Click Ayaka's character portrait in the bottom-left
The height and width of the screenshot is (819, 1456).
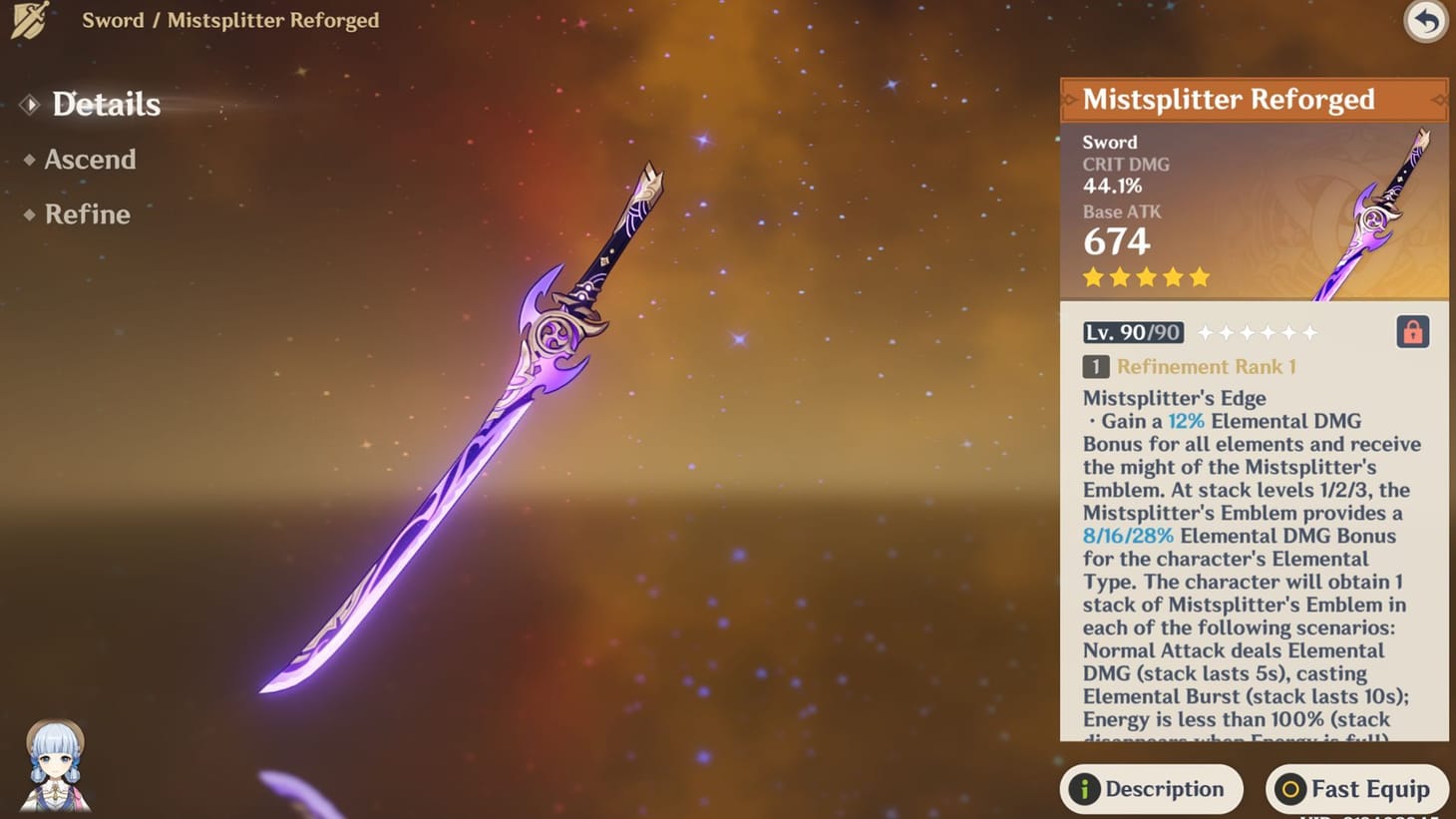point(57,764)
